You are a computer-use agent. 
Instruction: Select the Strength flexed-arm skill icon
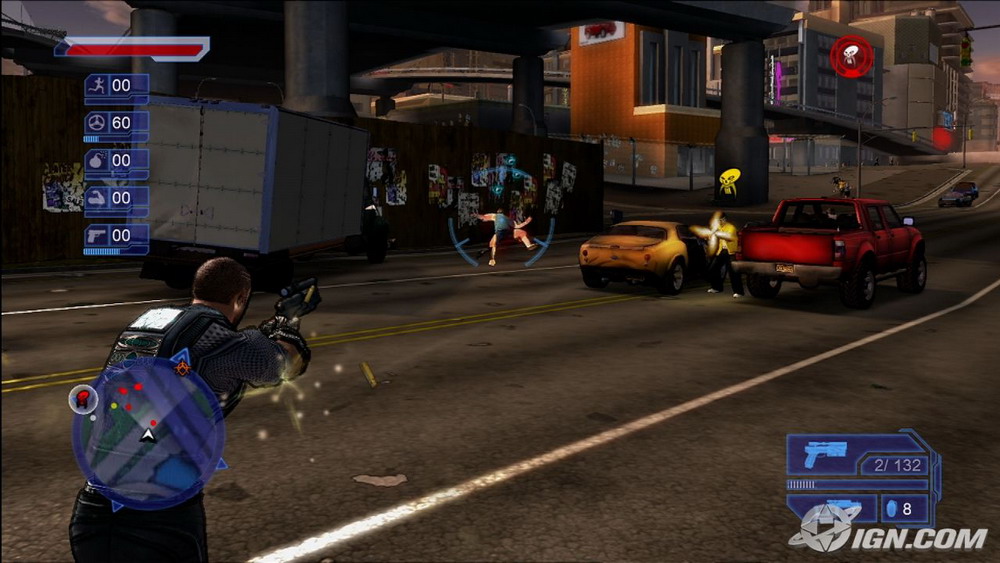pyautogui.click(x=97, y=198)
